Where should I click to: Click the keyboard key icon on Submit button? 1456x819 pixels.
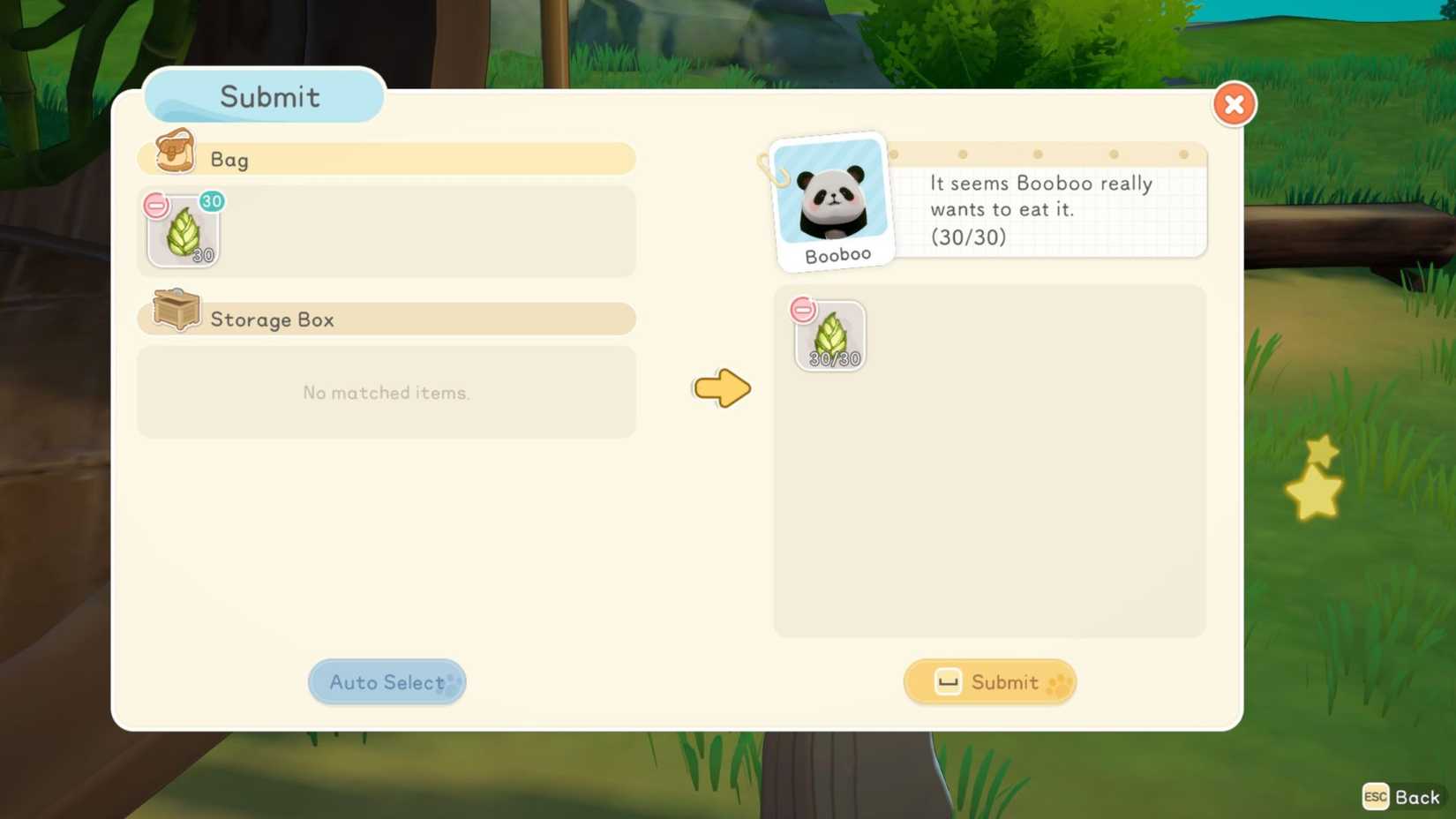click(946, 681)
